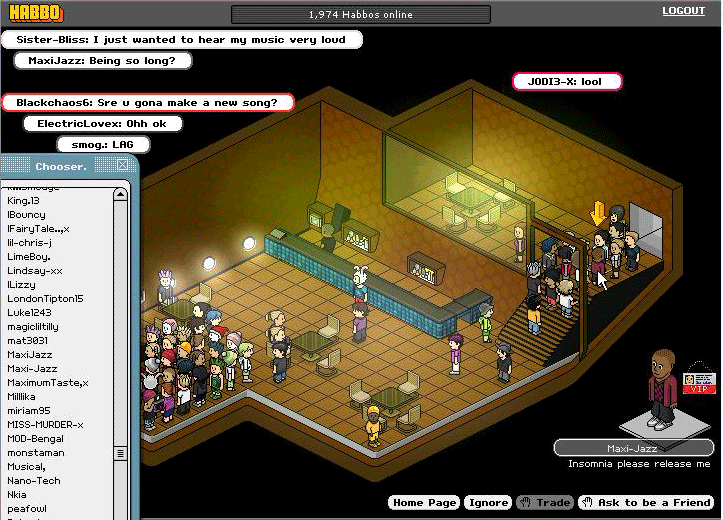This screenshot has width=723, height=520.
Task: Pick MOD-Bengal in the Chooser
Action: 35,439
